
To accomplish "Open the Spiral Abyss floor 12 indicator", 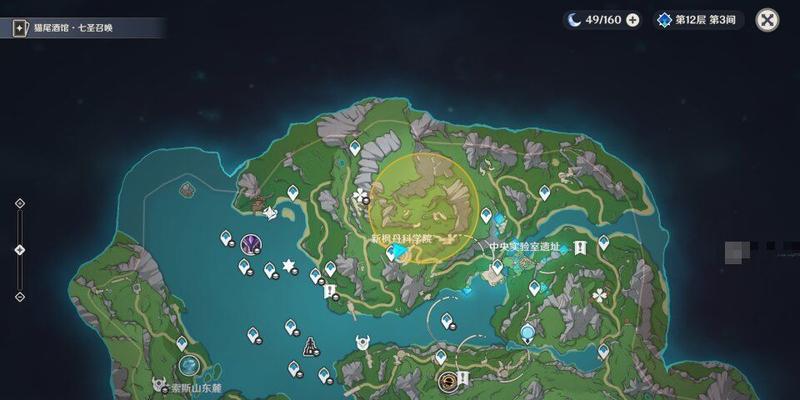I will 700,20.
